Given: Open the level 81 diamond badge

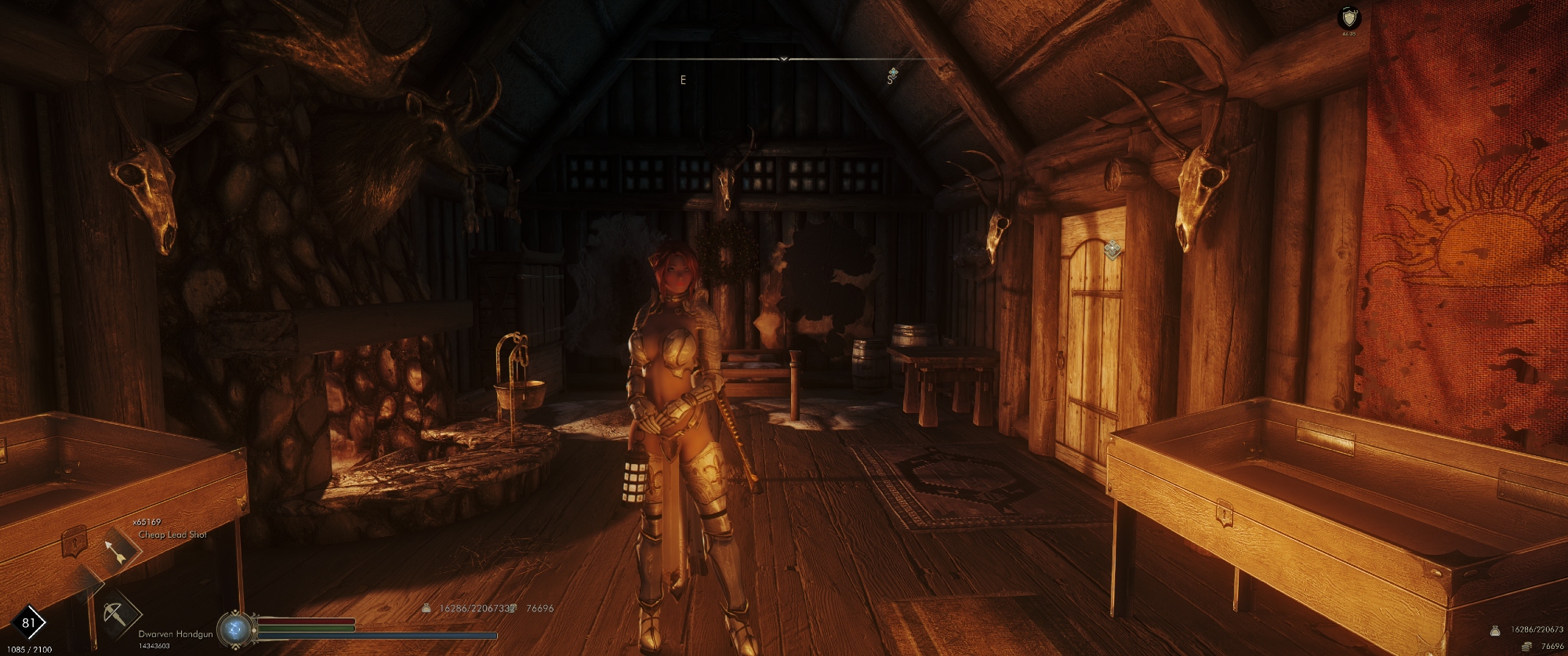Looking at the screenshot, I should 28,623.
